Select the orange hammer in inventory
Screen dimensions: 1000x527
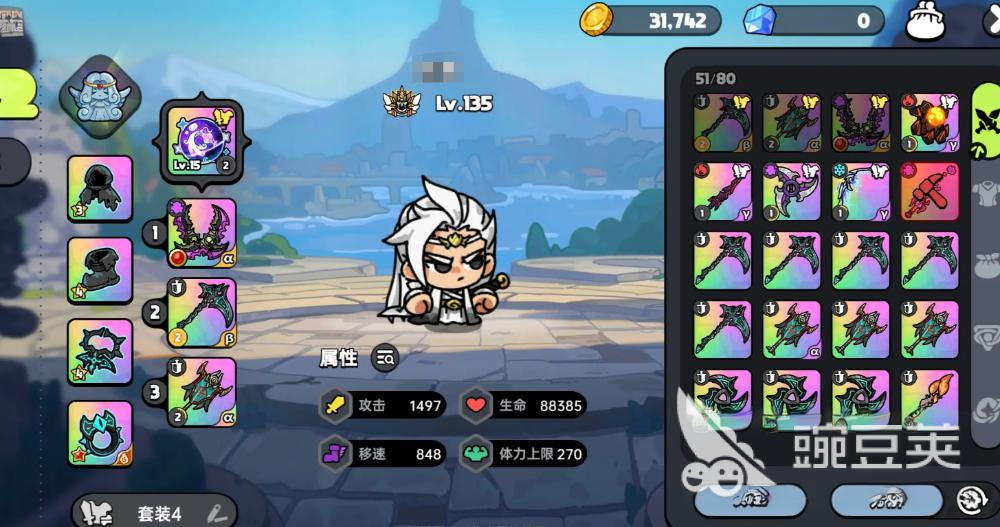(930, 191)
